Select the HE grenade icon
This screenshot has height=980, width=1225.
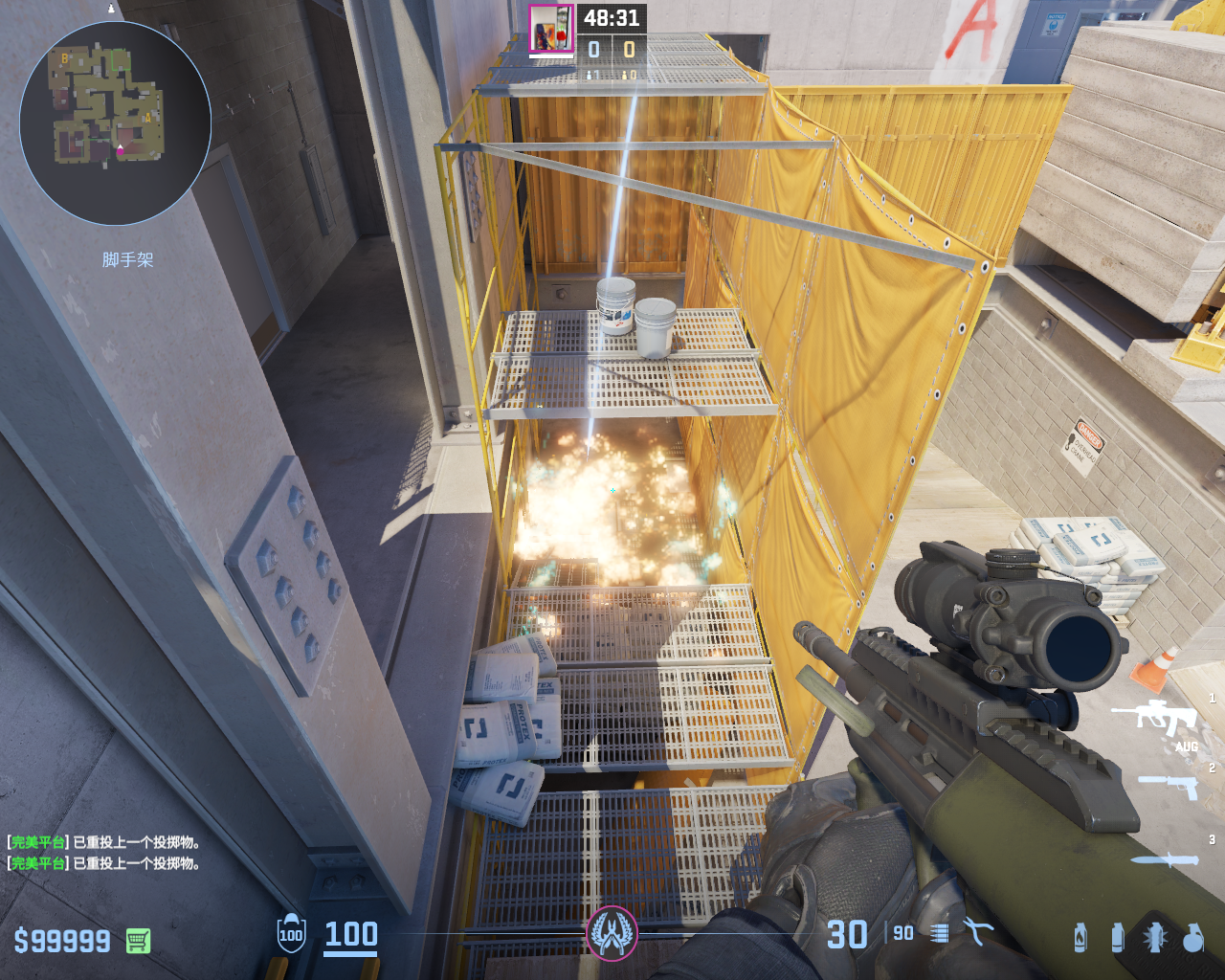[x=1192, y=937]
